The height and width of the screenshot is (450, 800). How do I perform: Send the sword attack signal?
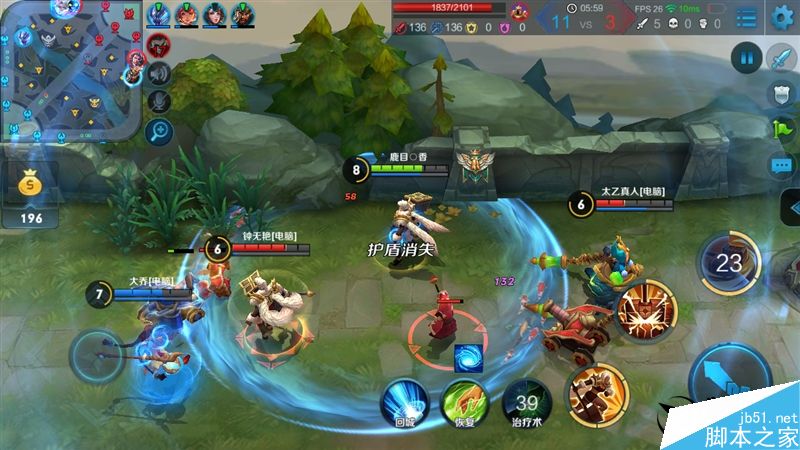click(x=781, y=57)
